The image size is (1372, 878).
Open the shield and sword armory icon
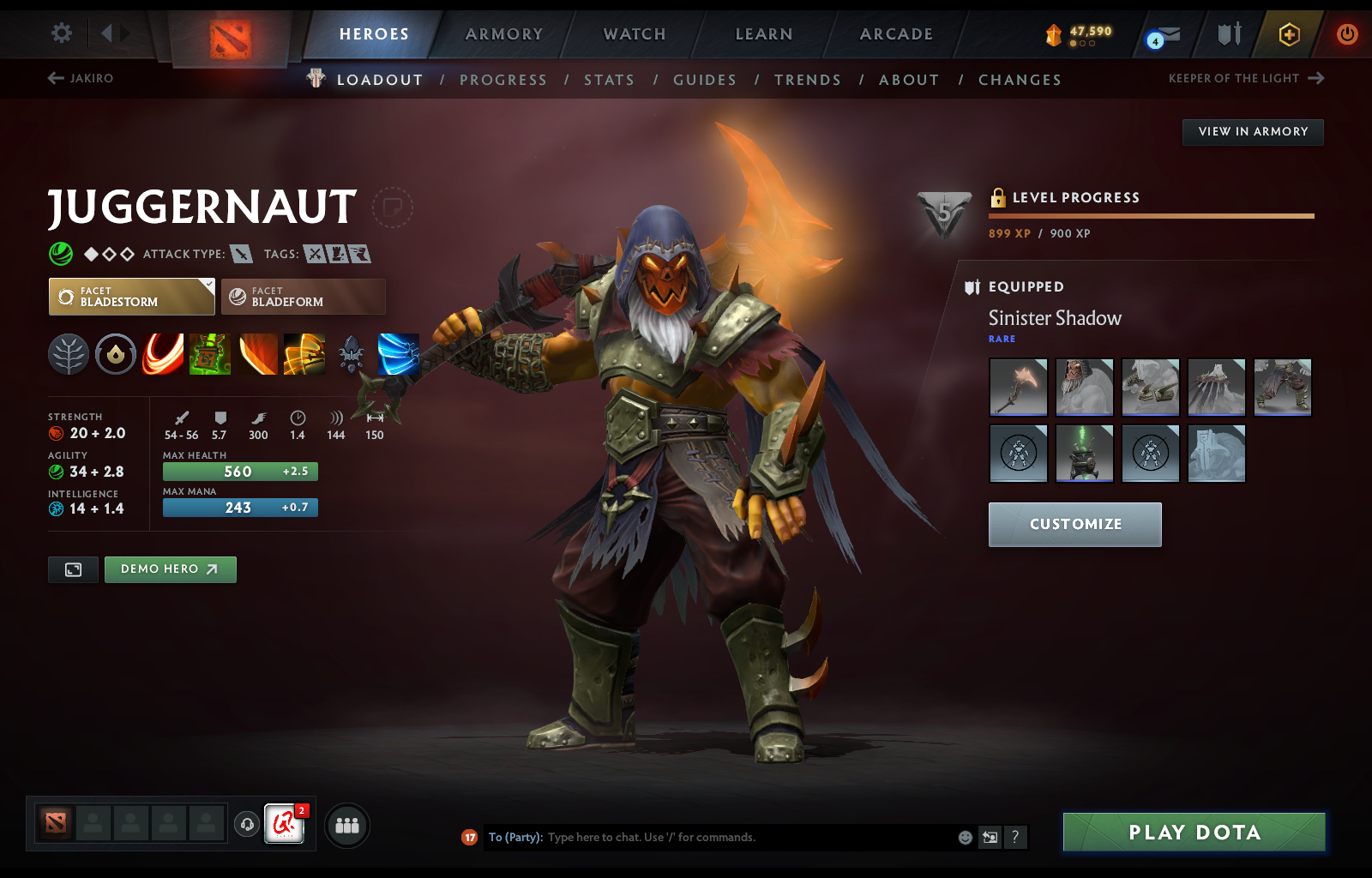(1228, 34)
